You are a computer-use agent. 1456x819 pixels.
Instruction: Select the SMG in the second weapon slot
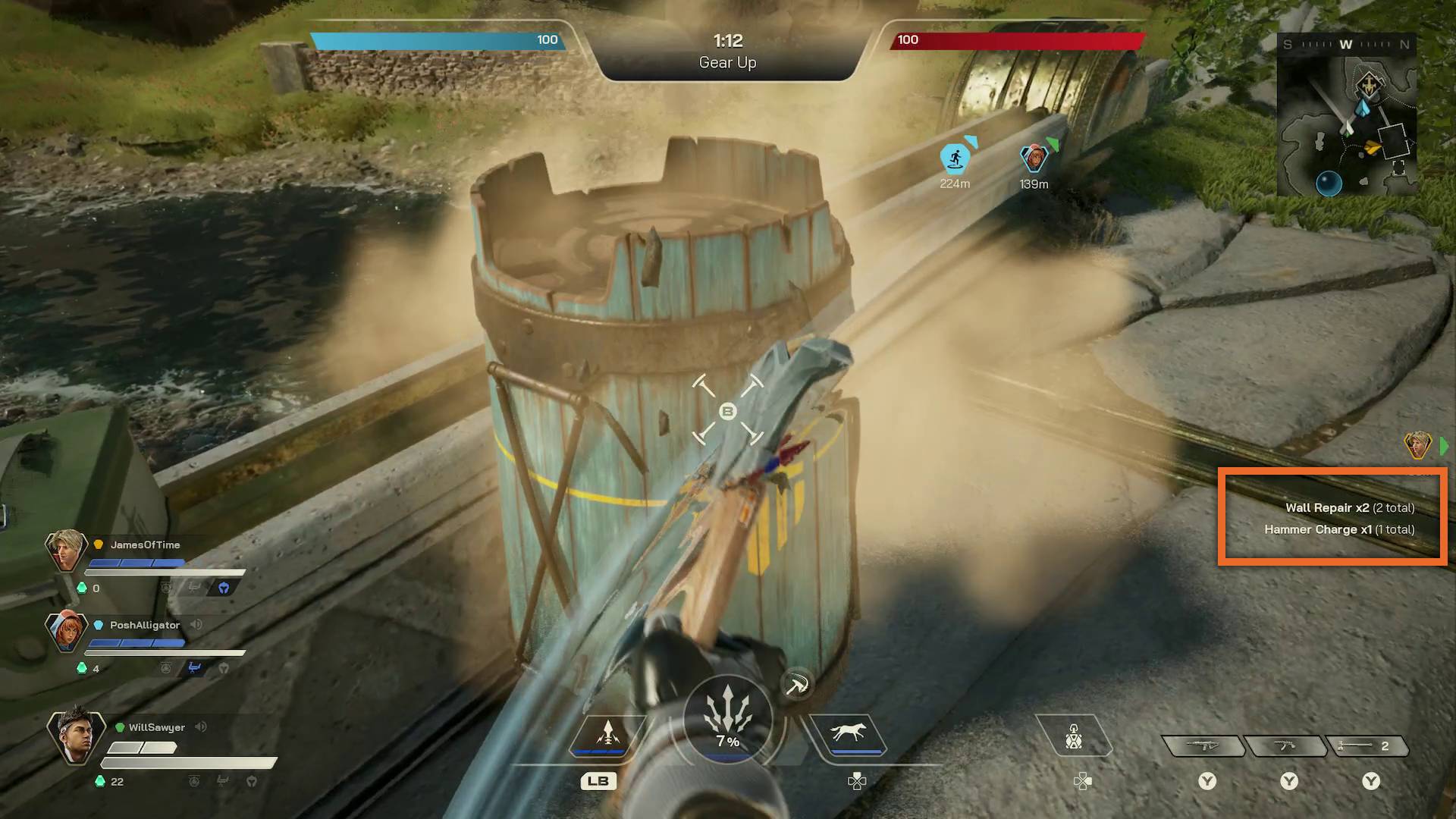click(1285, 745)
